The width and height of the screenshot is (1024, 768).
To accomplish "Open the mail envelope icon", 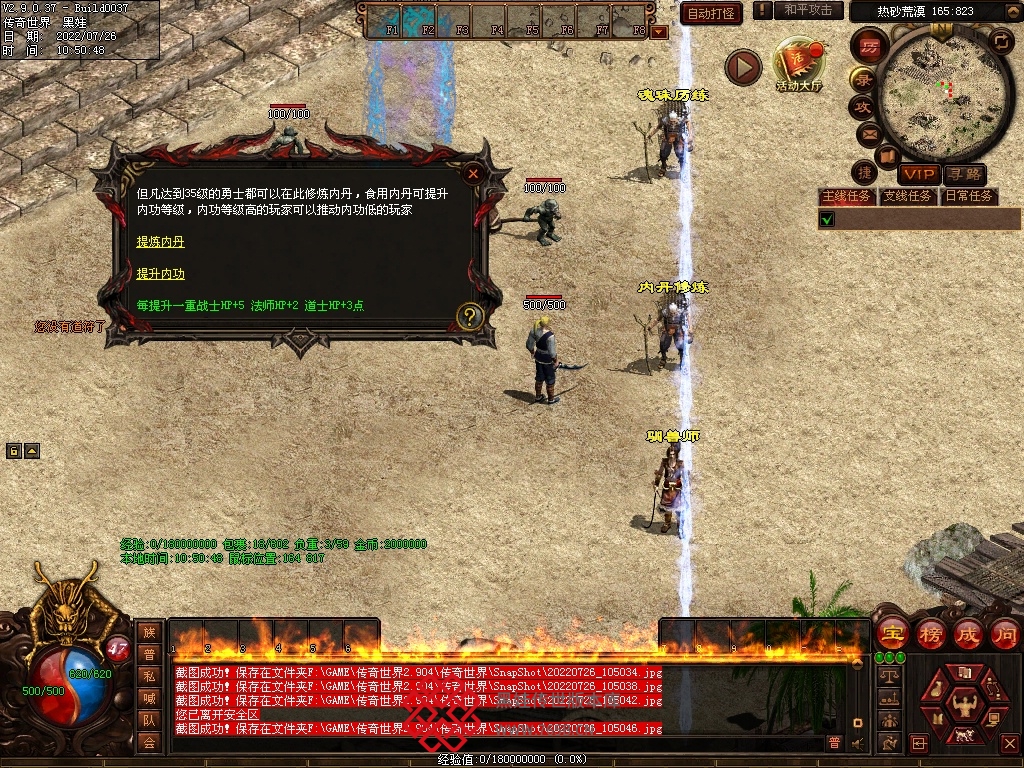I will click(x=868, y=133).
